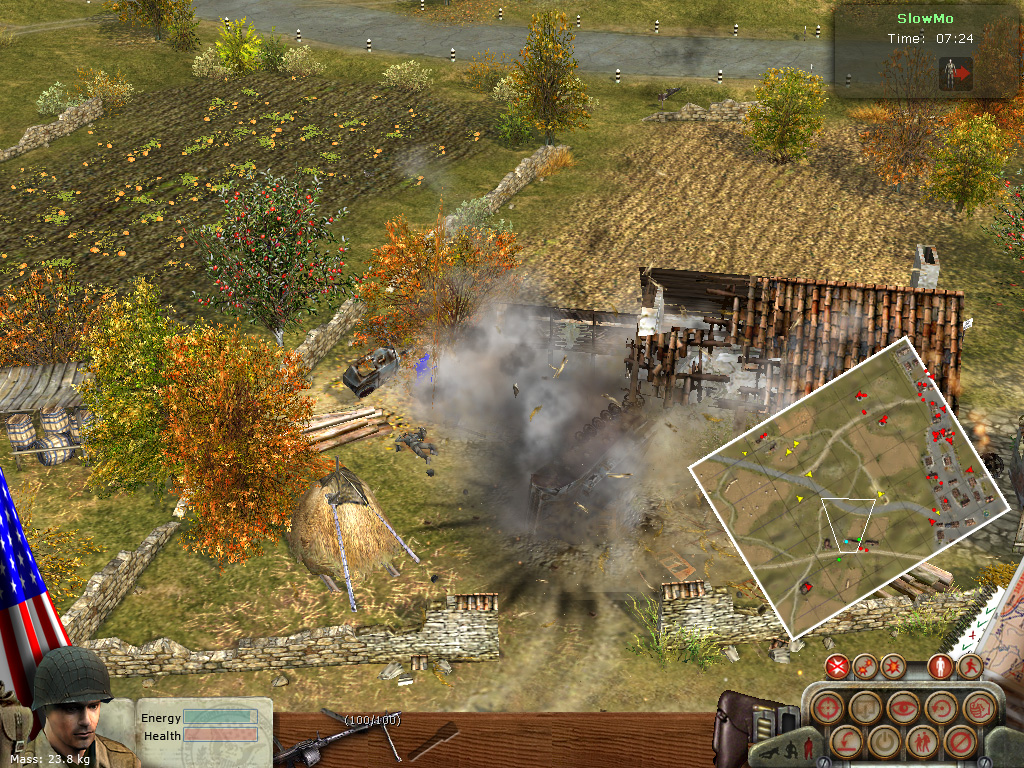Viewport: 1024px width, 768px height.
Task: Activate the circle-slash cancel command
Action: 959,743
